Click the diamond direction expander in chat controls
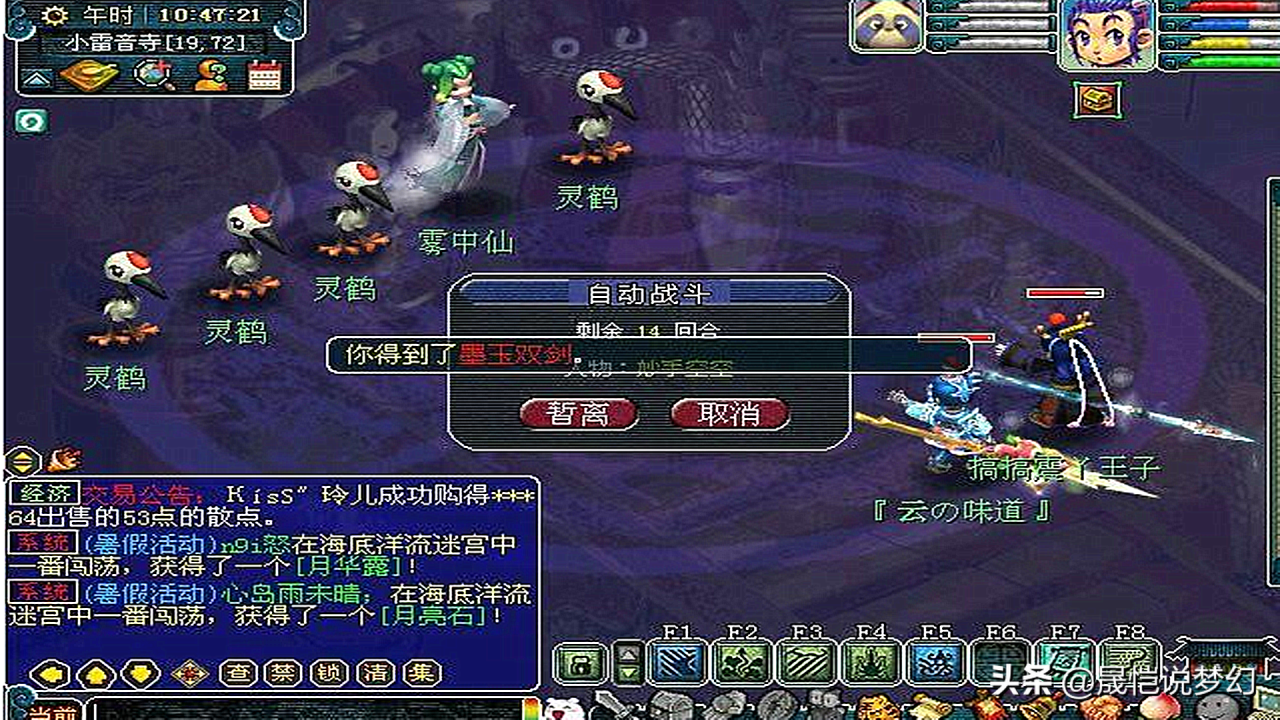The width and height of the screenshot is (1280, 720). 189,673
